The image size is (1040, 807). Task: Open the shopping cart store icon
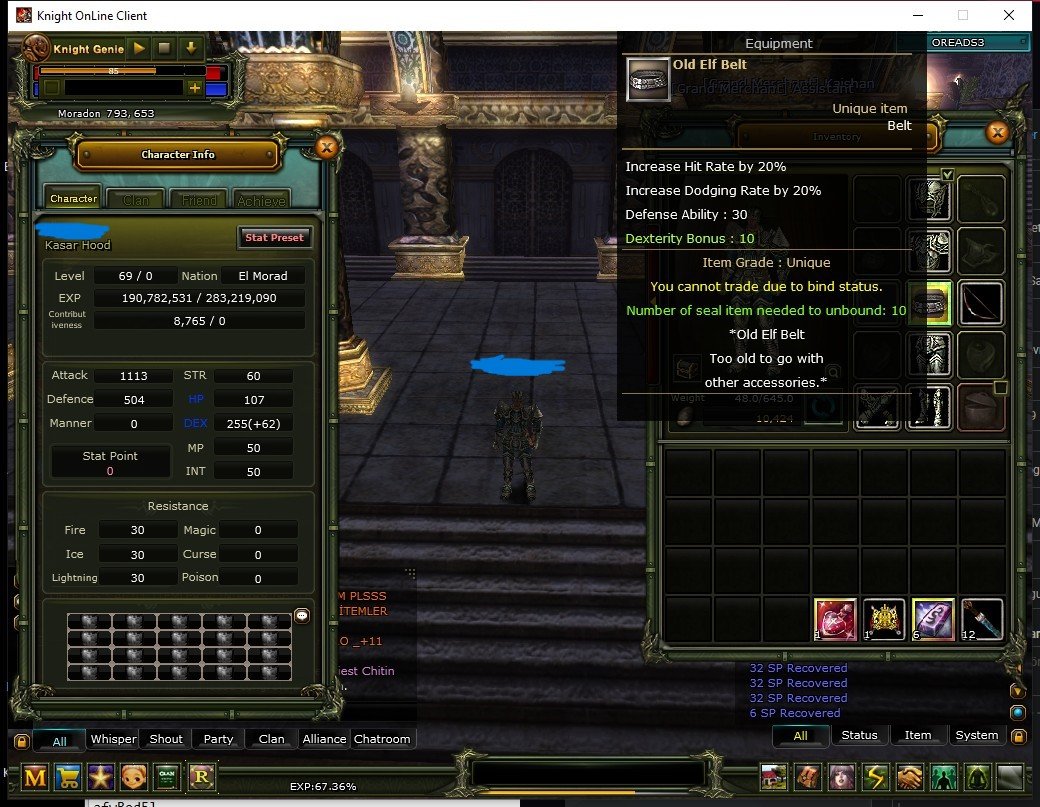(x=69, y=777)
